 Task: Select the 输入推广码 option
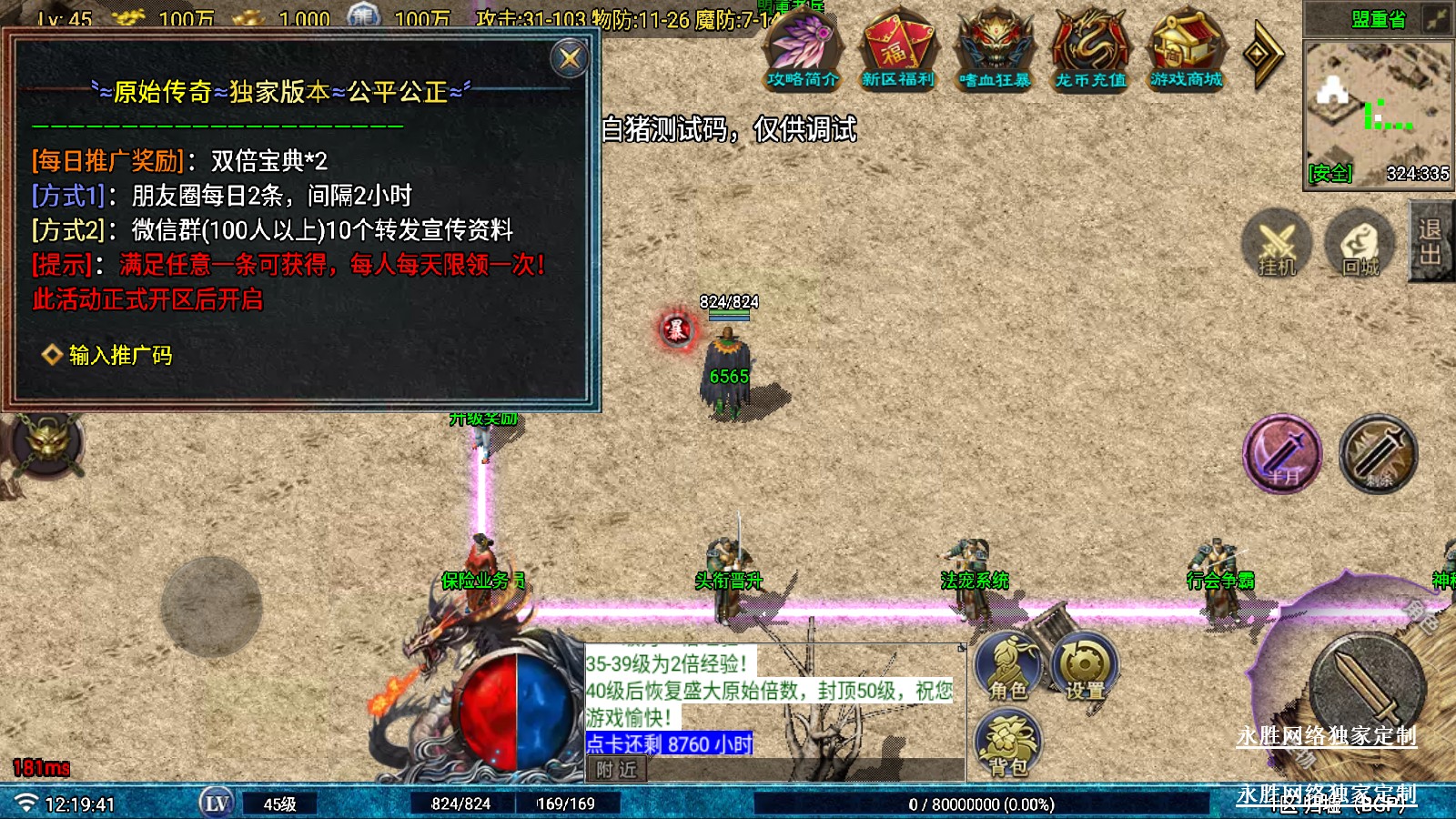coord(120,355)
